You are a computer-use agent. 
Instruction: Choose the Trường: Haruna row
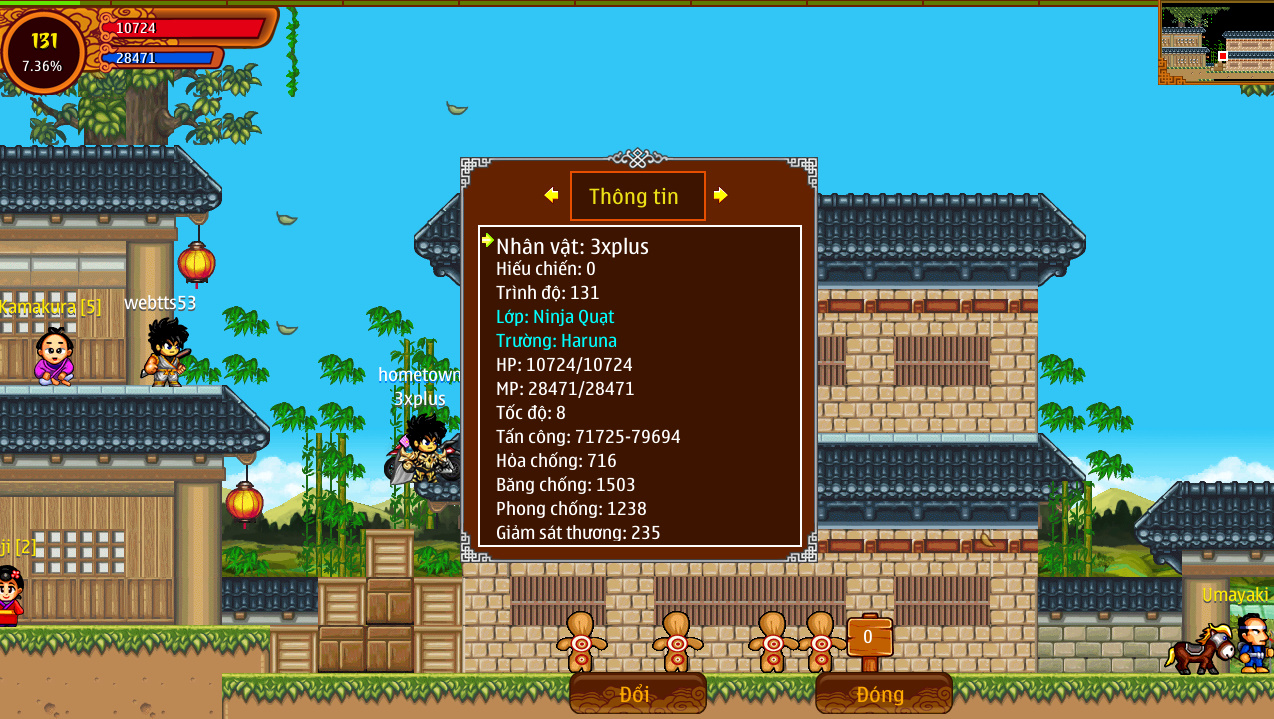click(556, 341)
